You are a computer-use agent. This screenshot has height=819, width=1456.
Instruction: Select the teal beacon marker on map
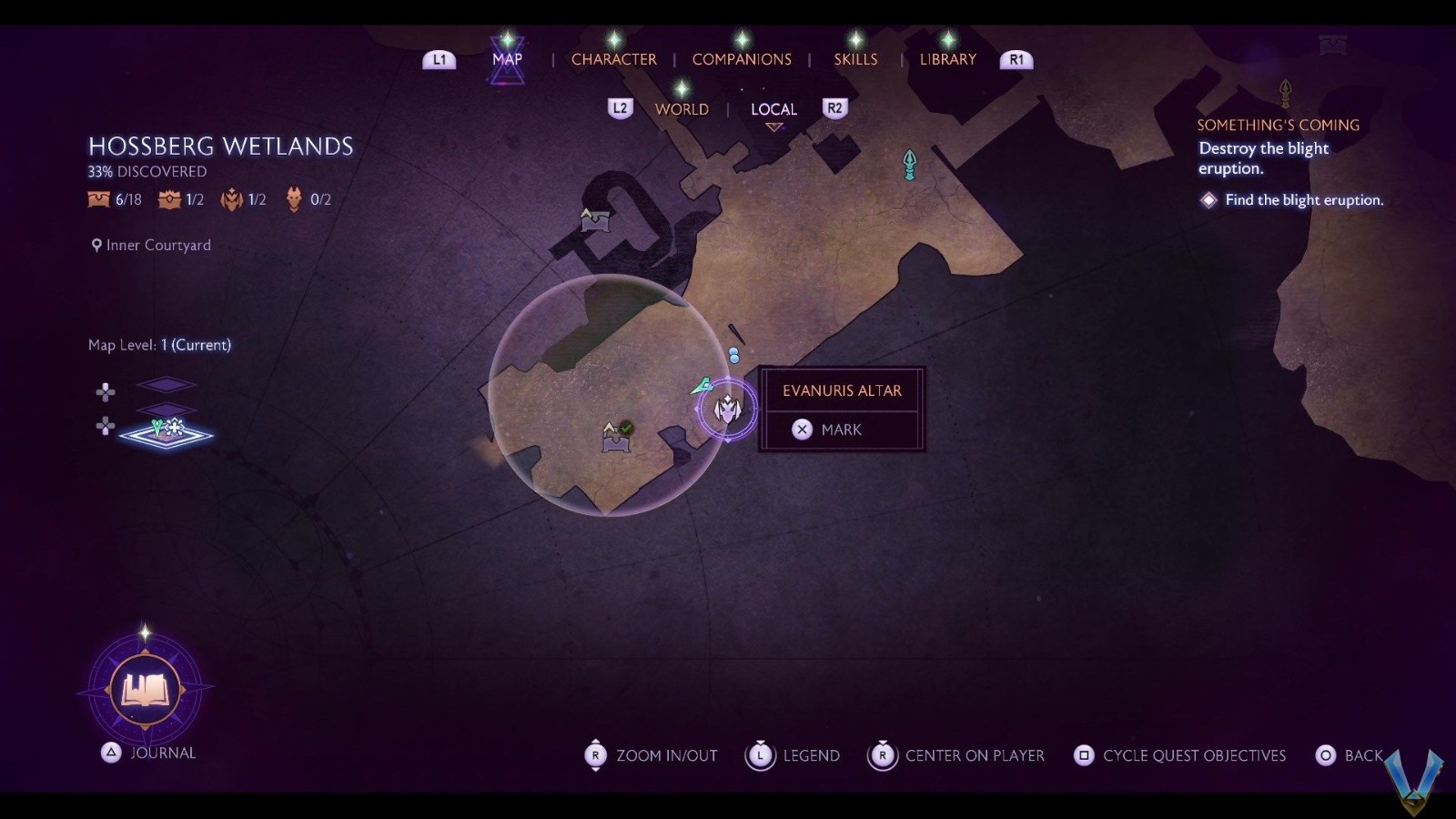coord(909,165)
